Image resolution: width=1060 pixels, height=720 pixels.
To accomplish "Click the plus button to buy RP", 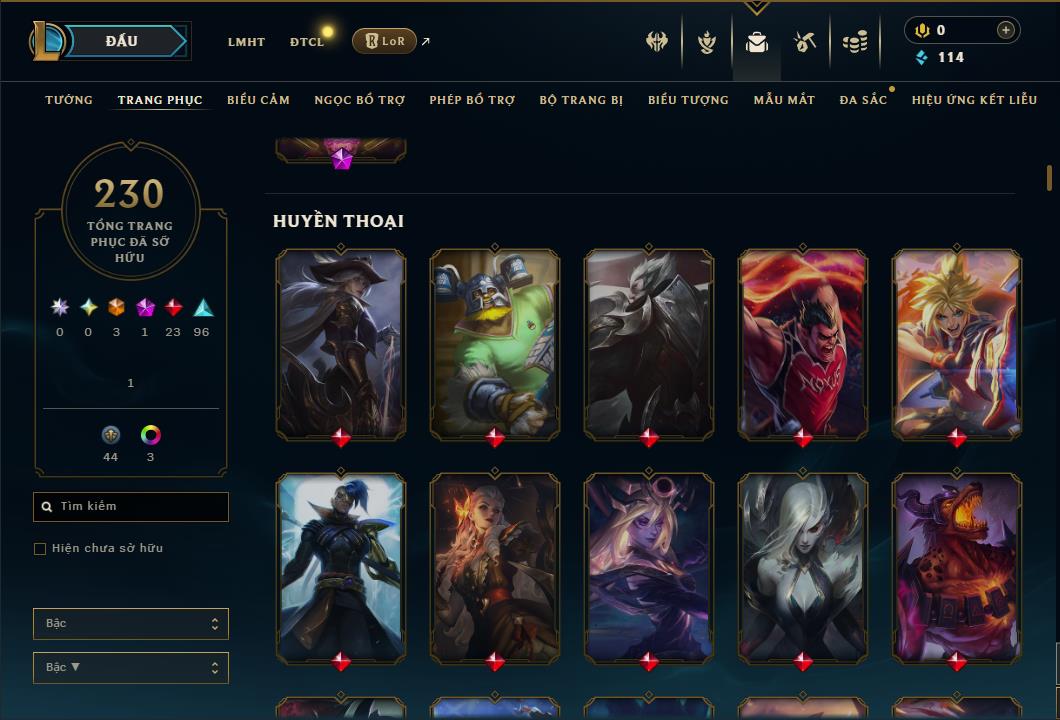I will 1005,30.
